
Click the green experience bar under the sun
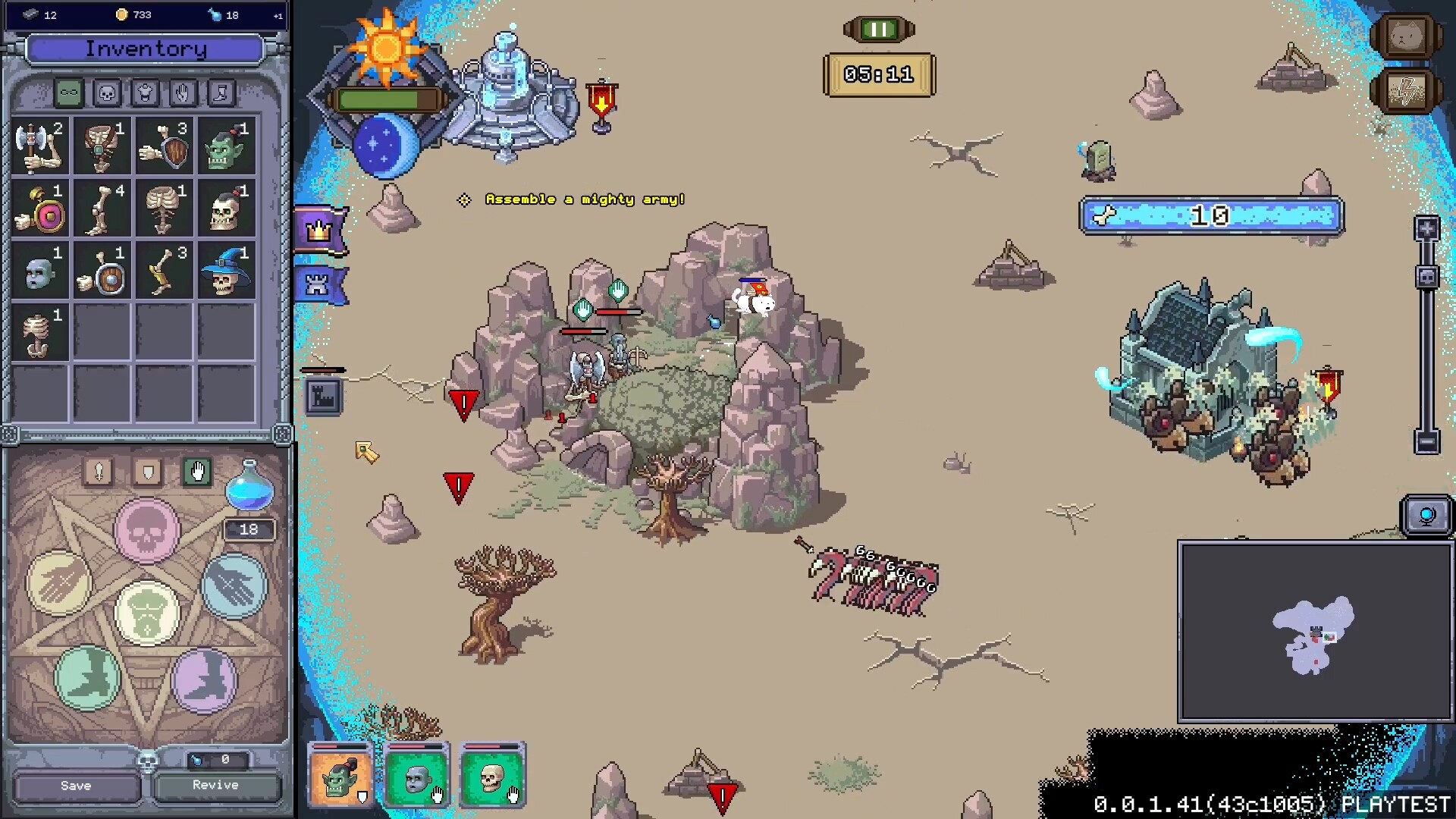click(389, 98)
